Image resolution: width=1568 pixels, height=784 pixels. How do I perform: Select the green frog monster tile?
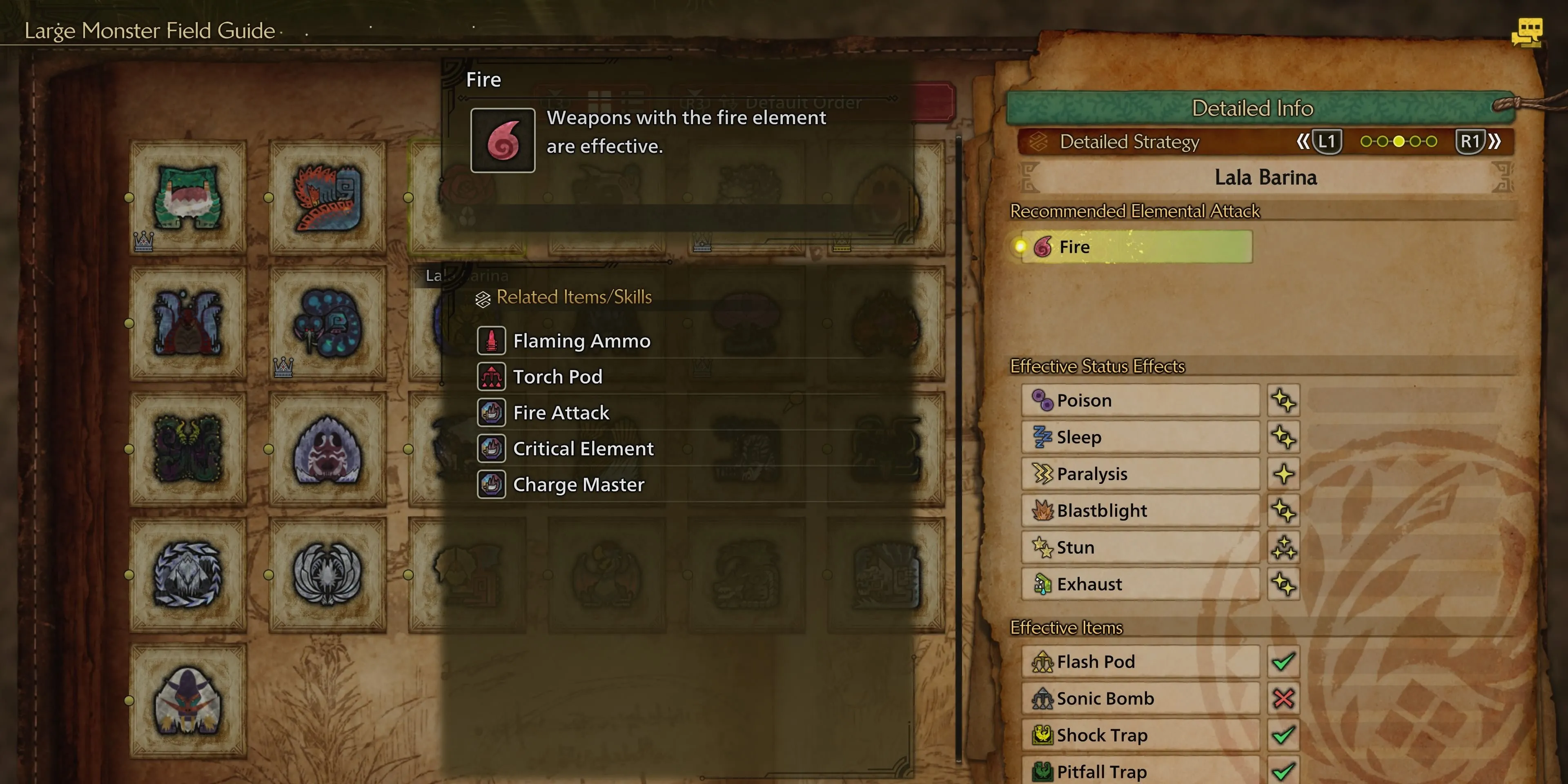(188, 198)
